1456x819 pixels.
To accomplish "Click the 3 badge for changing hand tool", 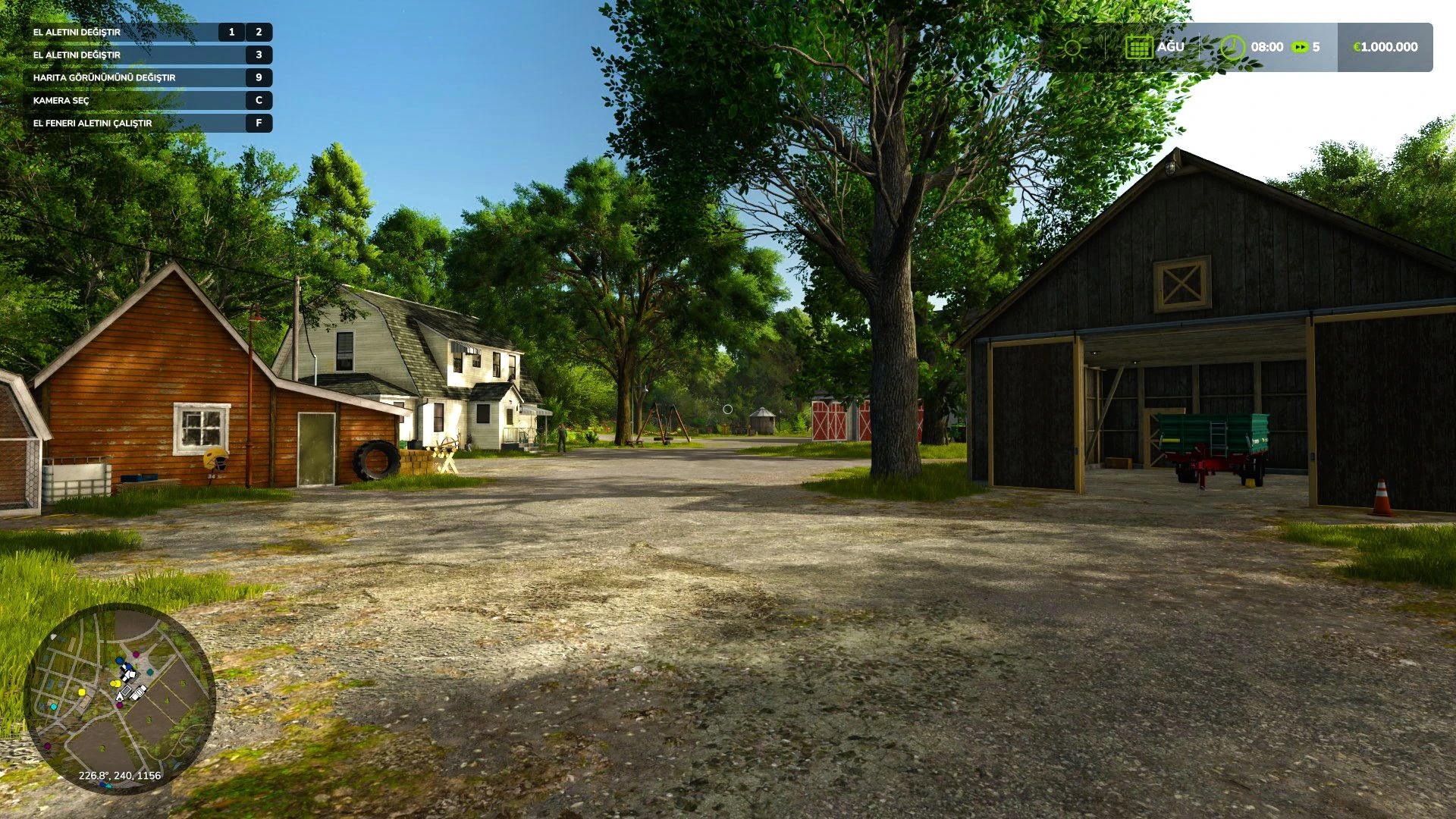I will tap(260, 55).
